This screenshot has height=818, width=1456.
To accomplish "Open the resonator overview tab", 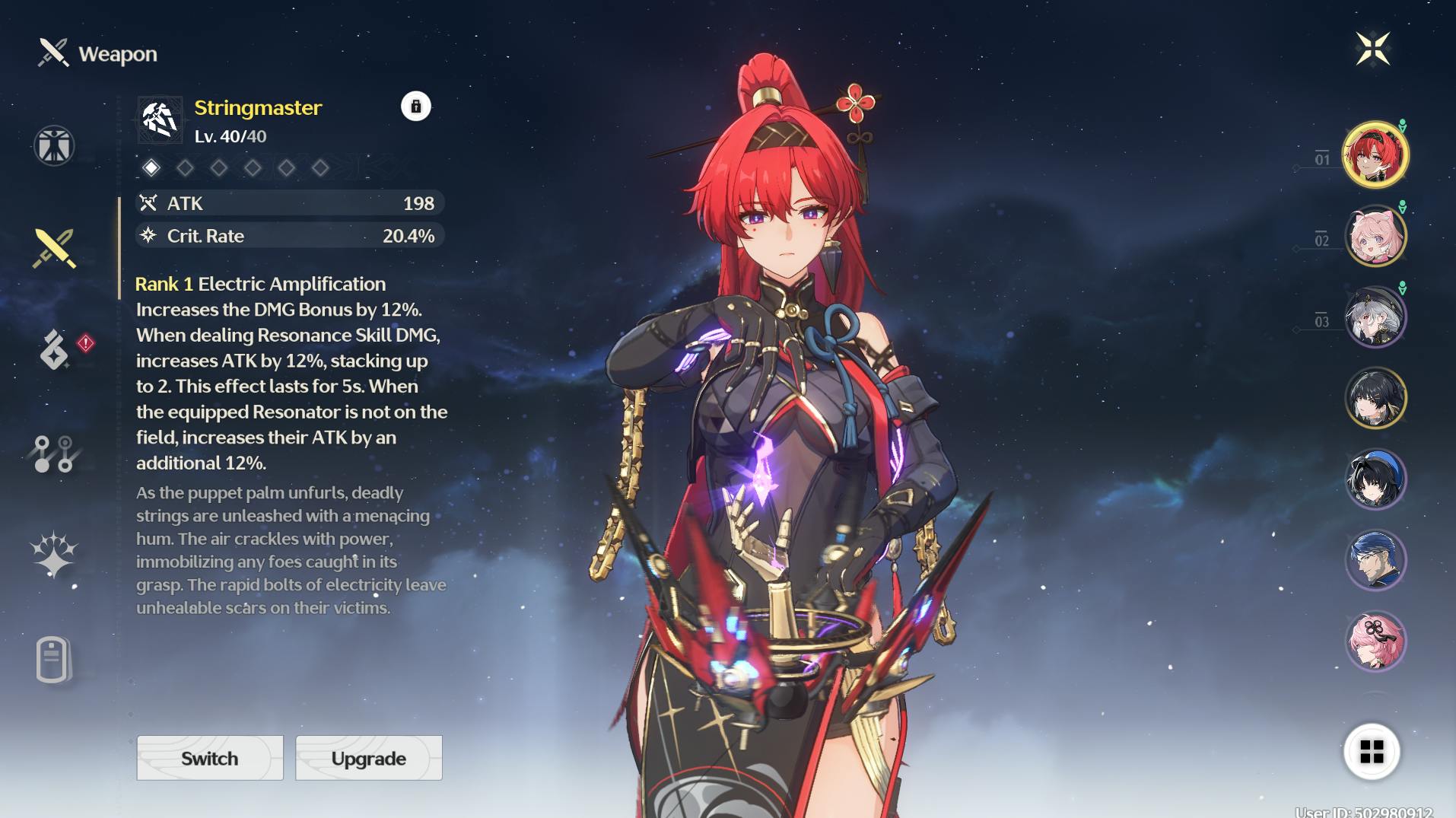I will pyautogui.click(x=54, y=145).
